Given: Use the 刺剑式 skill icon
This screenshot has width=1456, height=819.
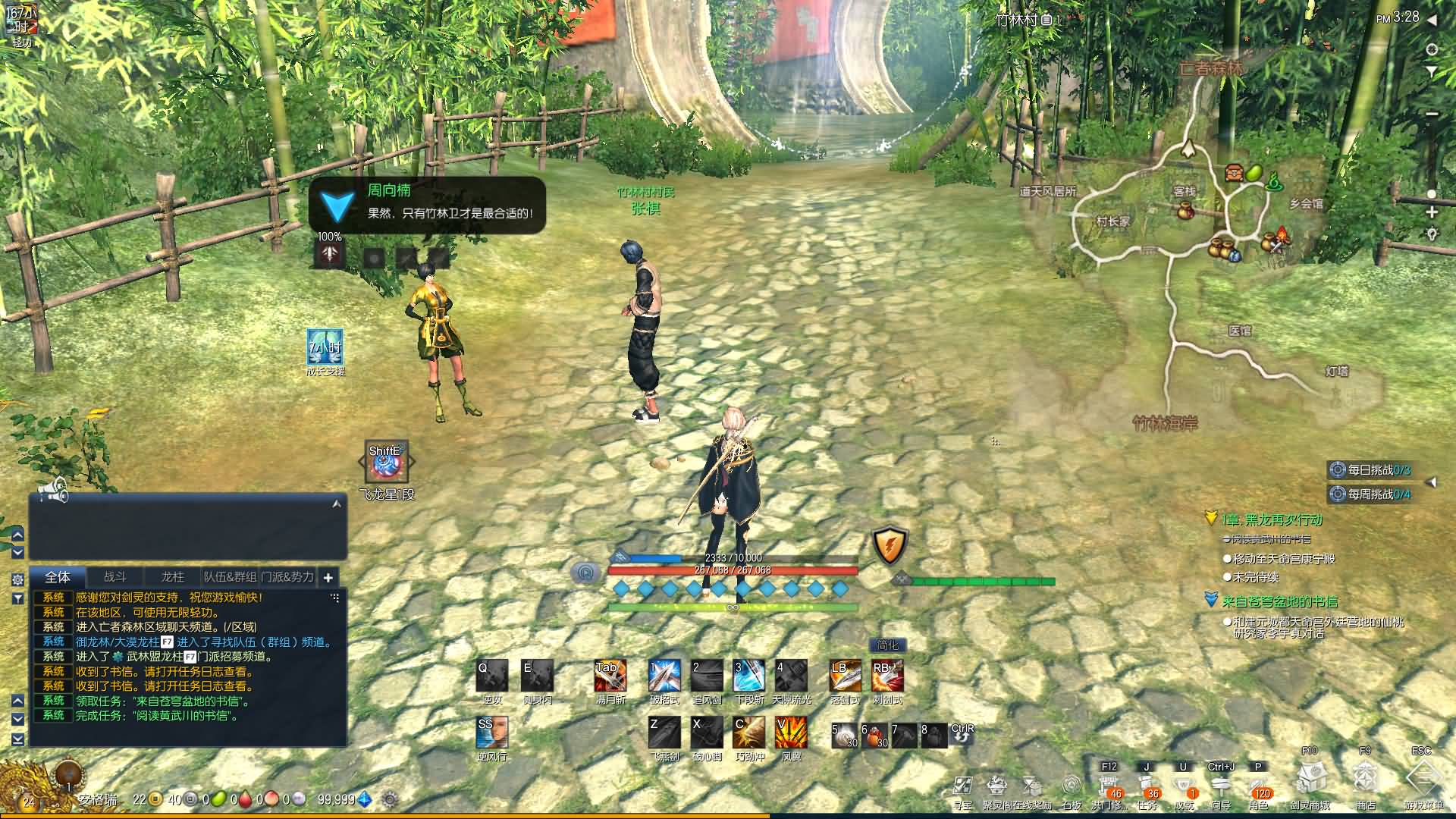Looking at the screenshot, I should pos(886,676).
